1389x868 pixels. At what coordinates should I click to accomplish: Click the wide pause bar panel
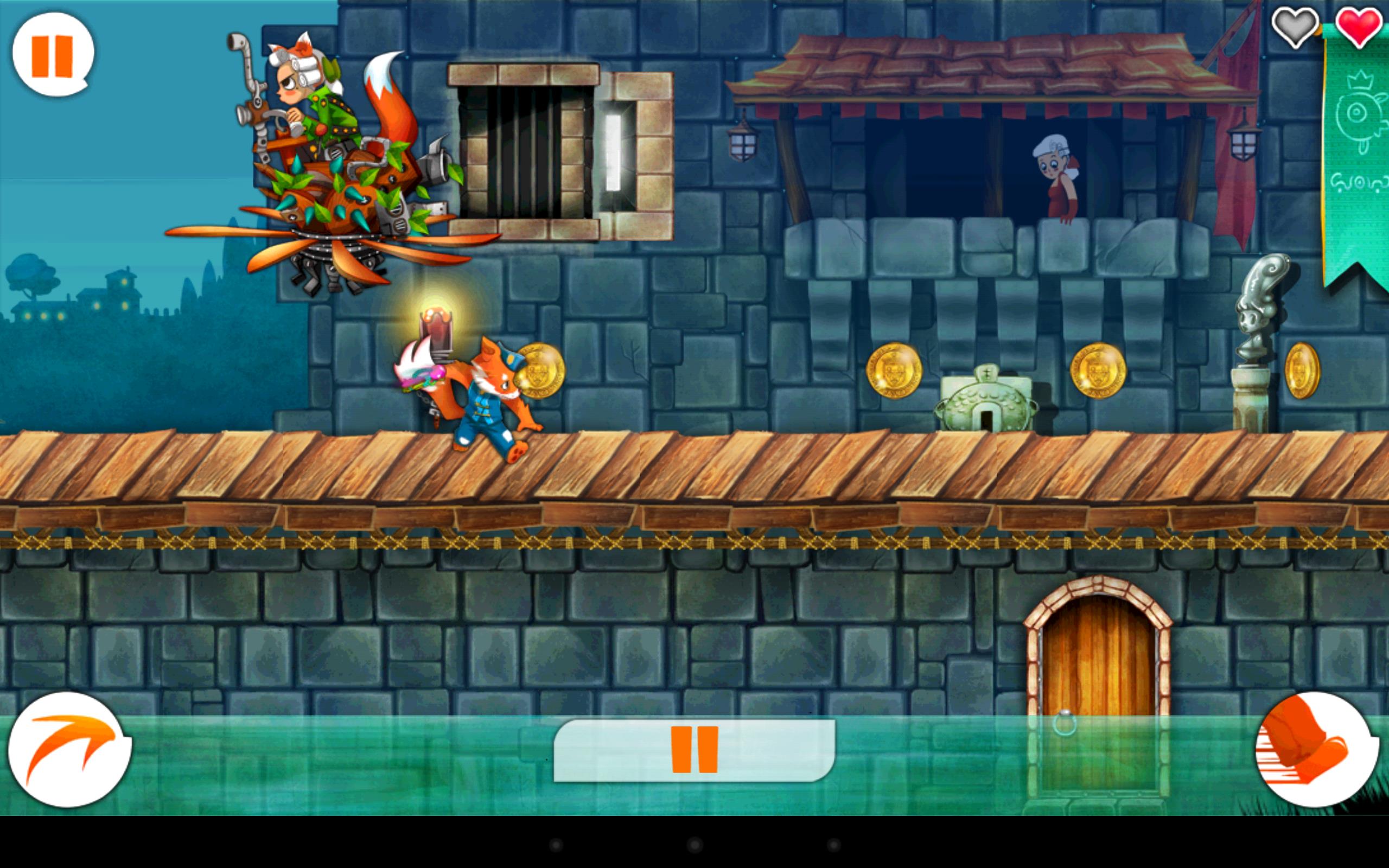(x=694, y=750)
